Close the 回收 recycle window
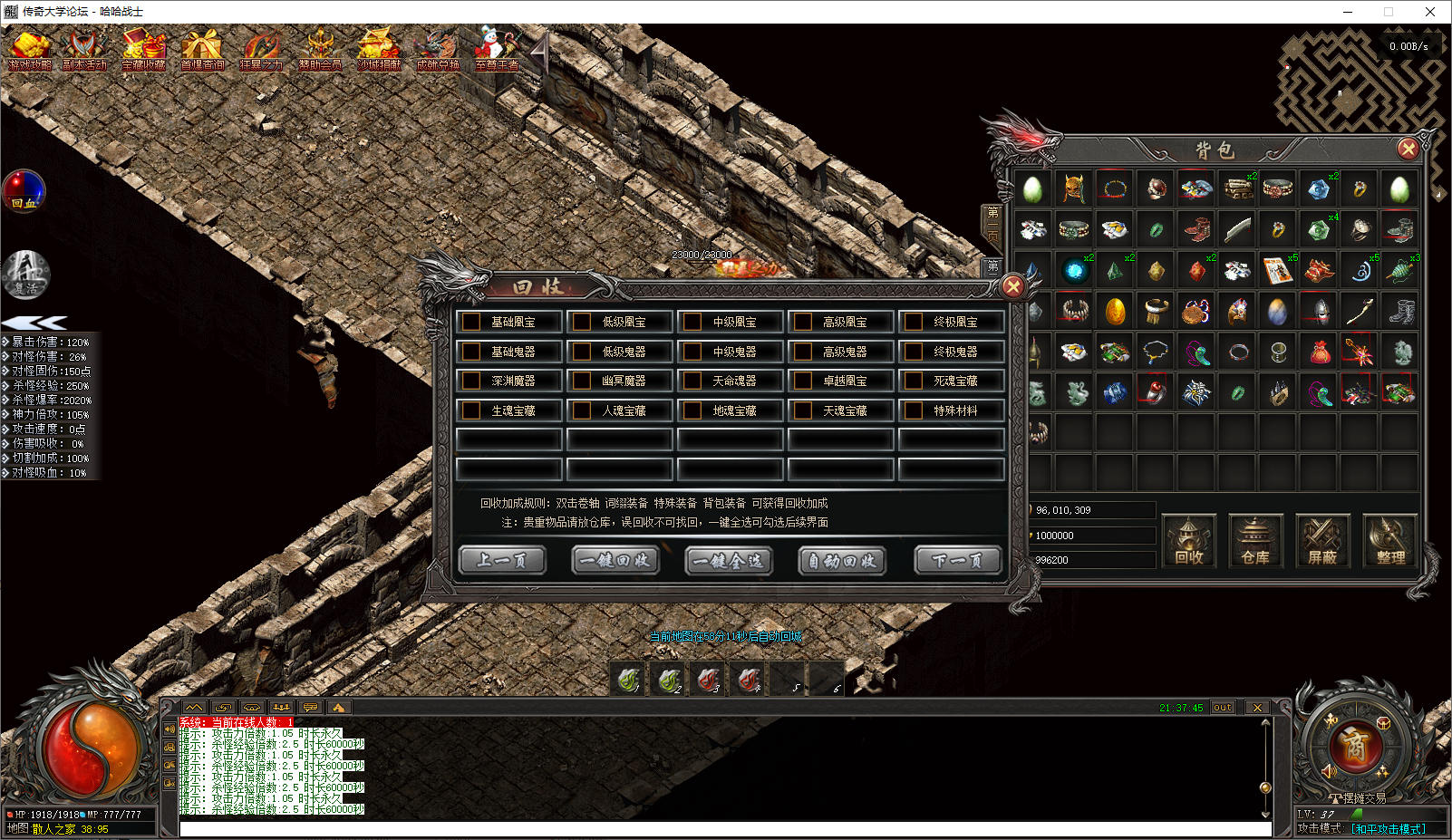 coord(1012,287)
